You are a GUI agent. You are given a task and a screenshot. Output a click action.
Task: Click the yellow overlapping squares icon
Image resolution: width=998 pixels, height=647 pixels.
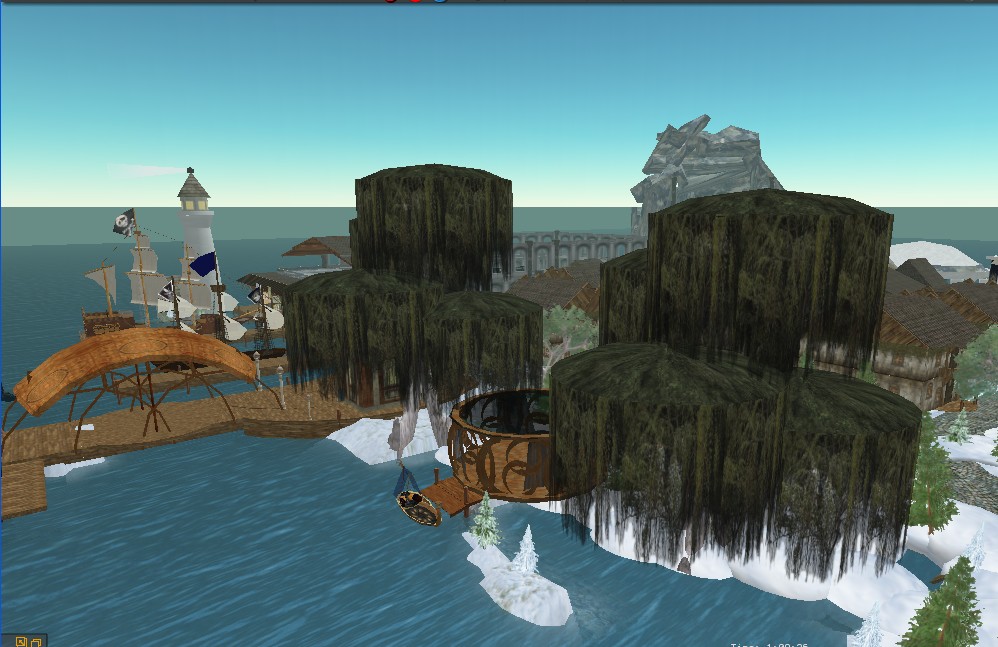pos(35,641)
